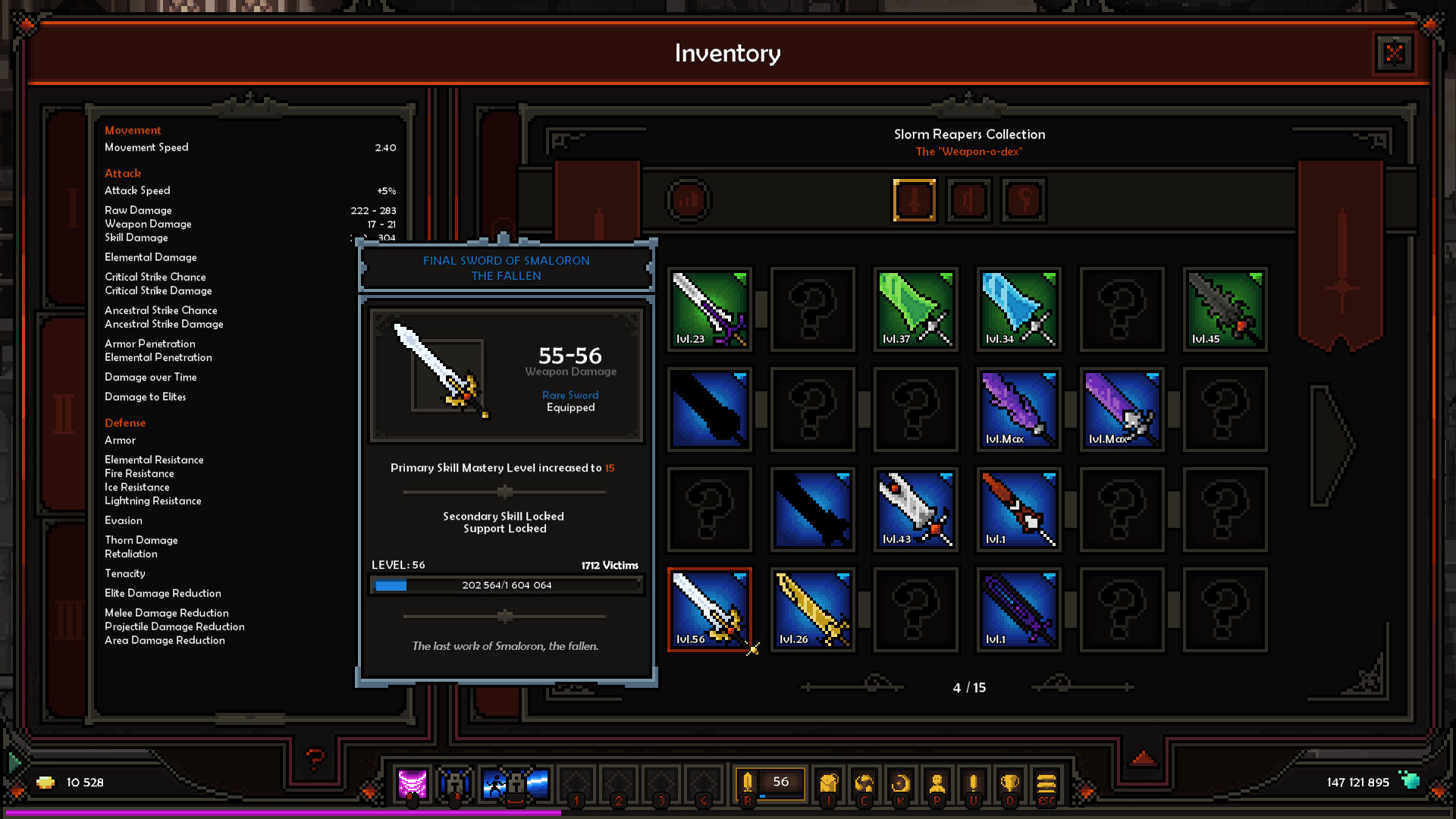Click the statistics circle icon left of weapon tabs
1456x819 pixels.
click(x=688, y=199)
